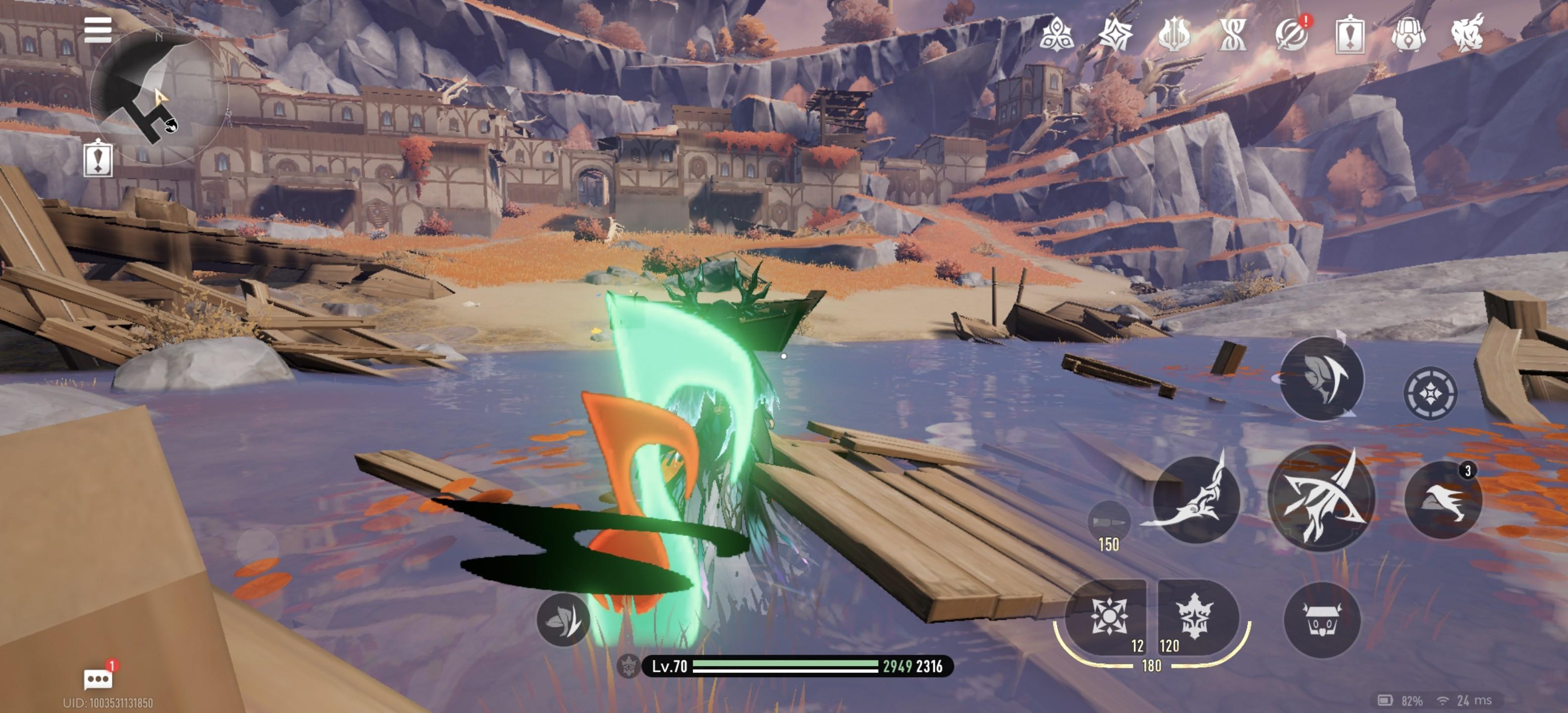Image resolution: width=1568 pixels, height=713 pixels.
Task: Open the three-petal trefoil menu icon
Action: click(1056, 34)
